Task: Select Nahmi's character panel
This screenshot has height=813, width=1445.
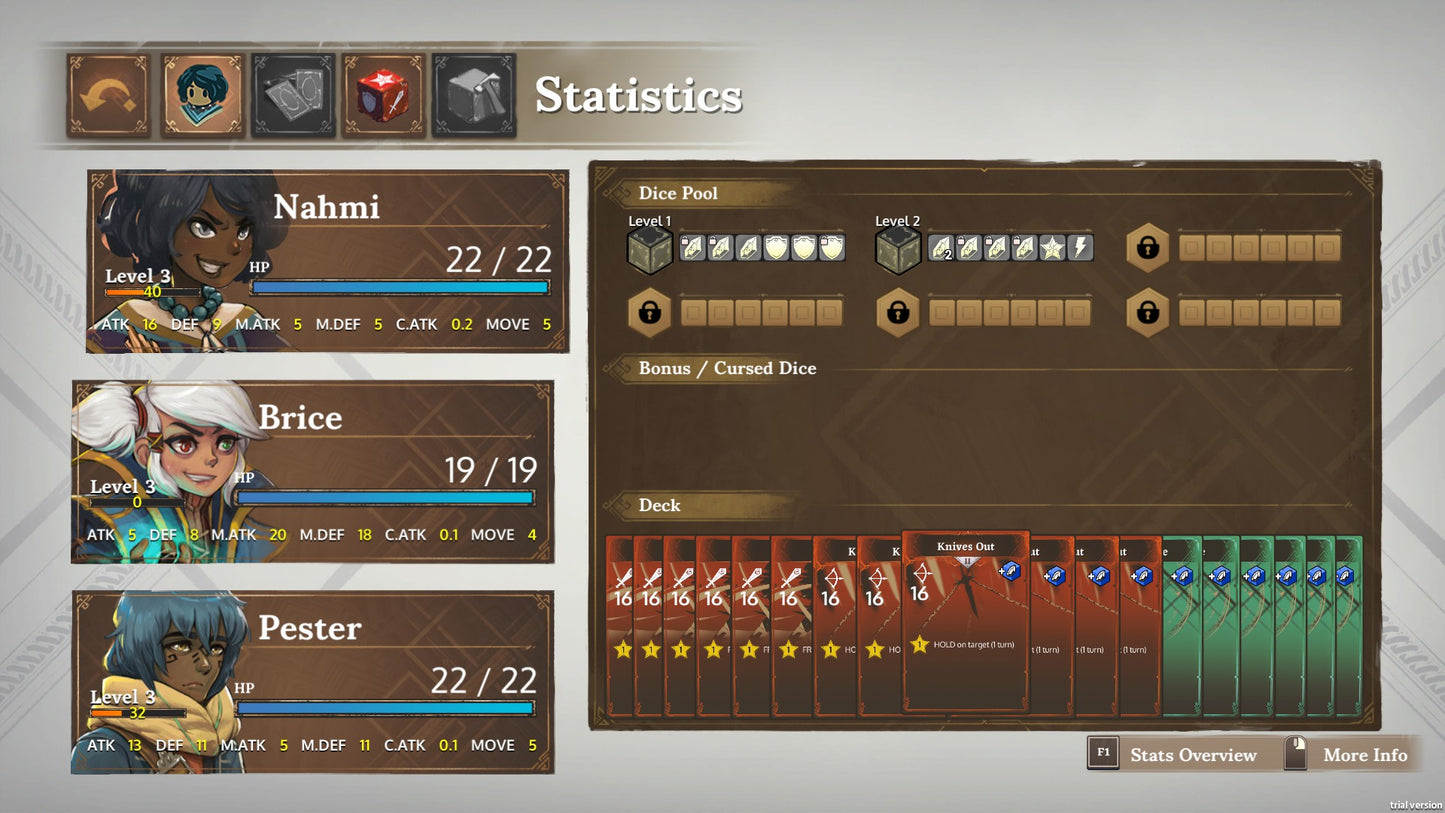Action: [x=327, y=261]
